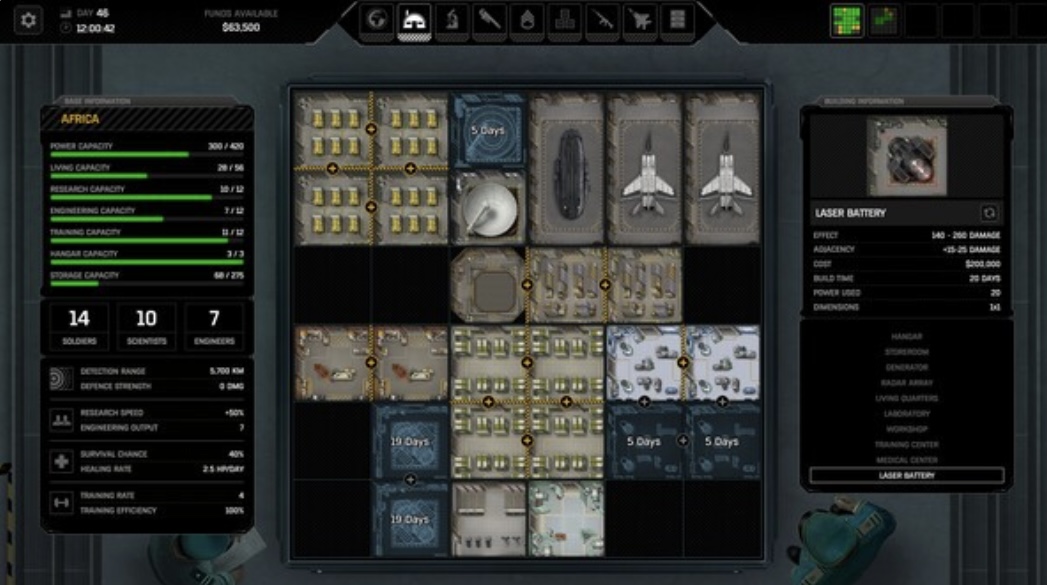Open the jet aircraft tab
This screenshot has width=1047, height=585.
(640, 20)
